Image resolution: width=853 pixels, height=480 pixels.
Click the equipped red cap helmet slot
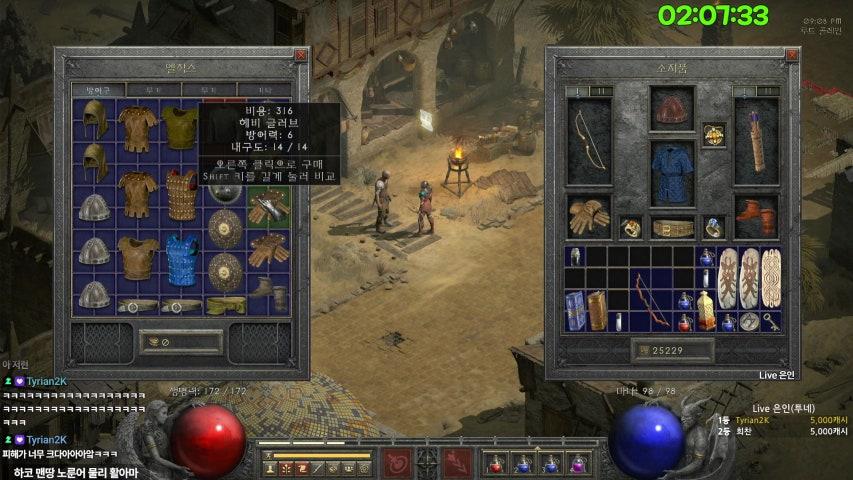pos(671,108)
